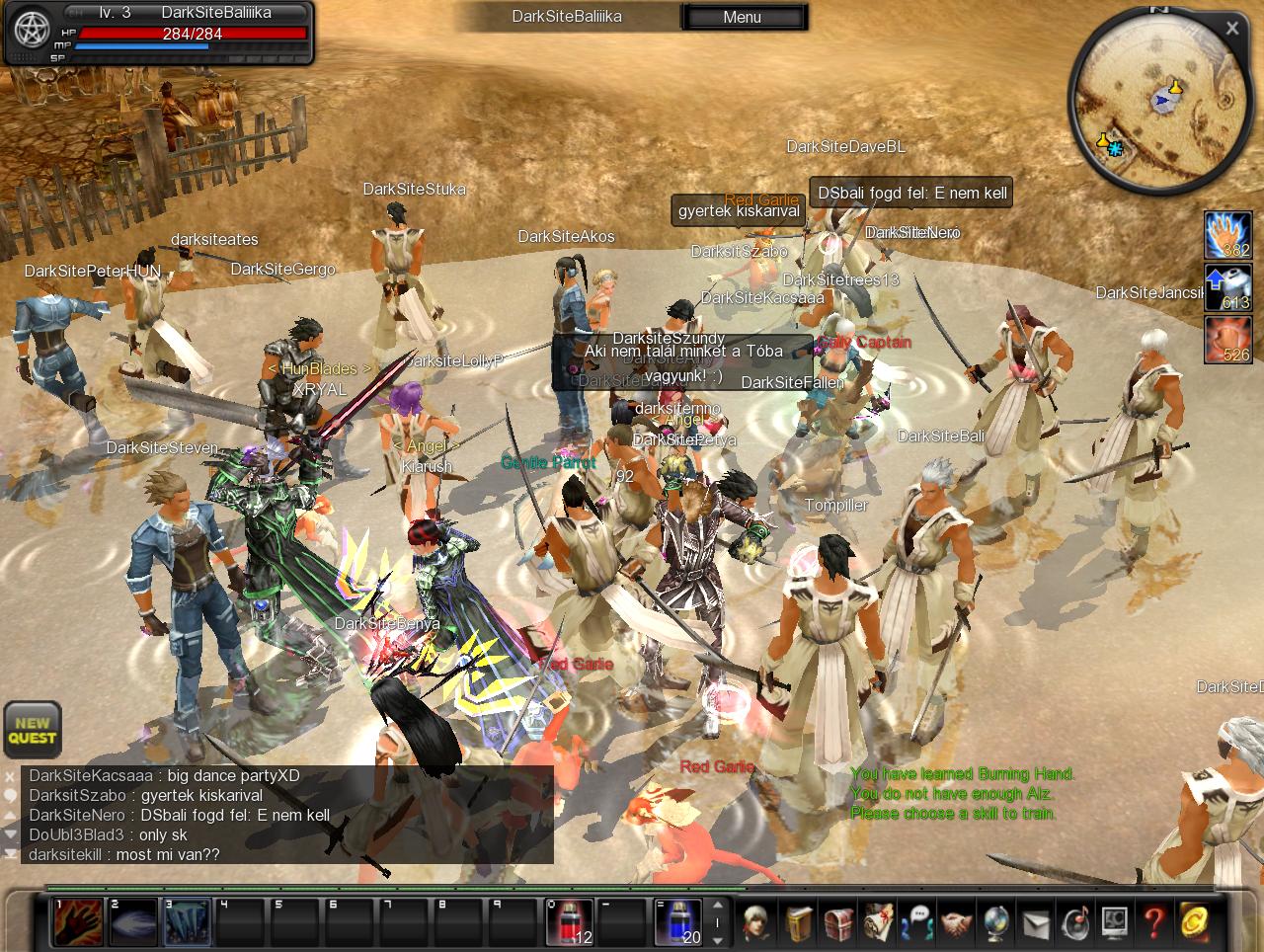1264x952 pixels.
Task: Open the character portrait icon
Action: 758,922
